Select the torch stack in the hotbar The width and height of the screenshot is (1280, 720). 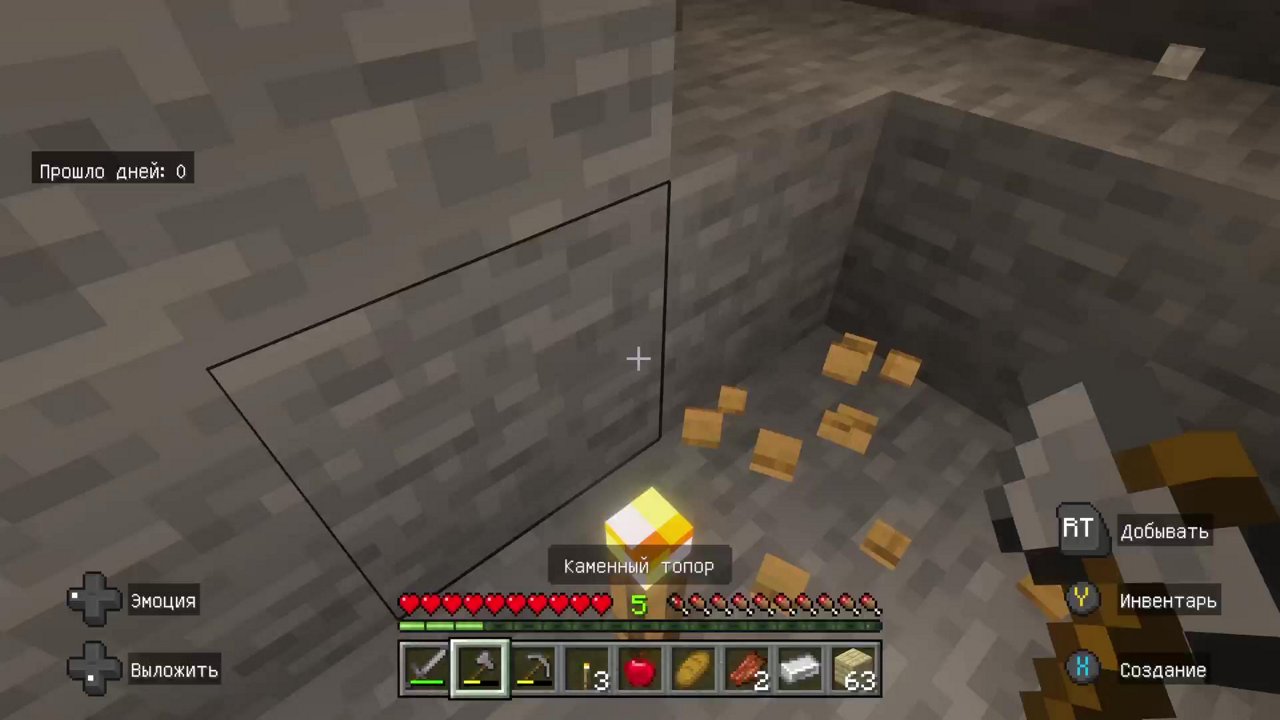[x=586, y=668]
